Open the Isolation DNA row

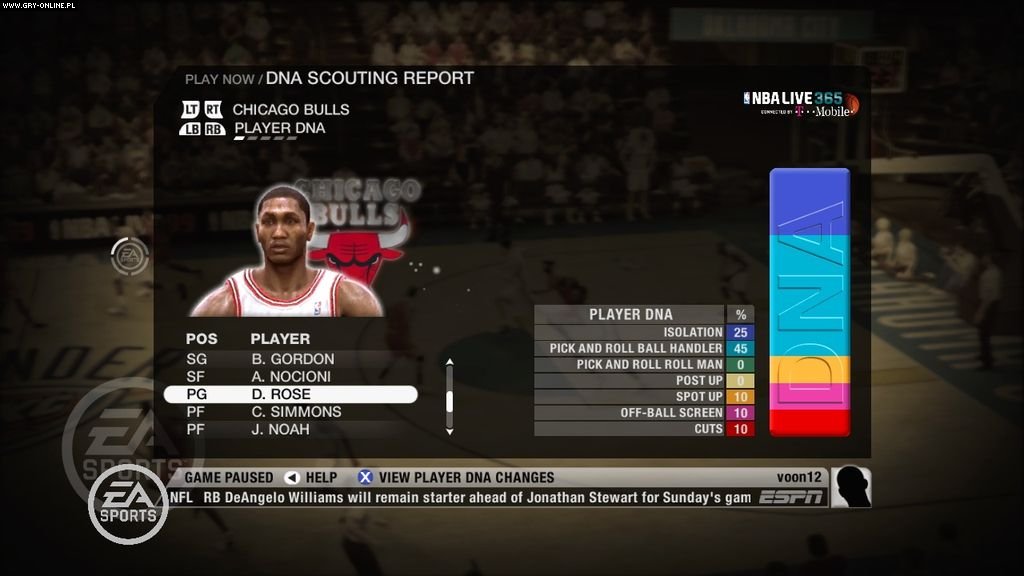click(643, 332)
